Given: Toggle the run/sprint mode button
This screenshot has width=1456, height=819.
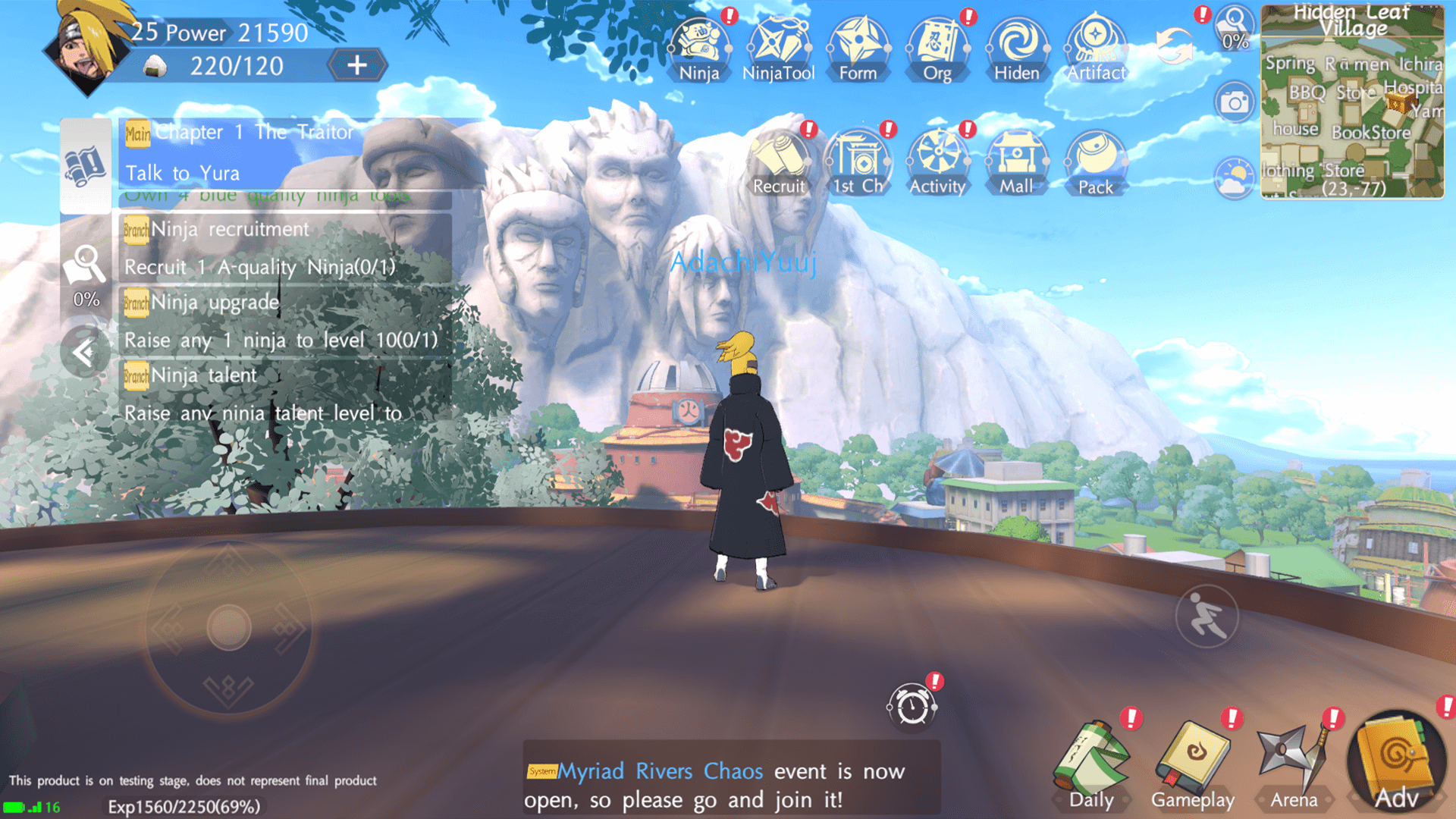Looking at the screenshot, I should [1207, 617].
